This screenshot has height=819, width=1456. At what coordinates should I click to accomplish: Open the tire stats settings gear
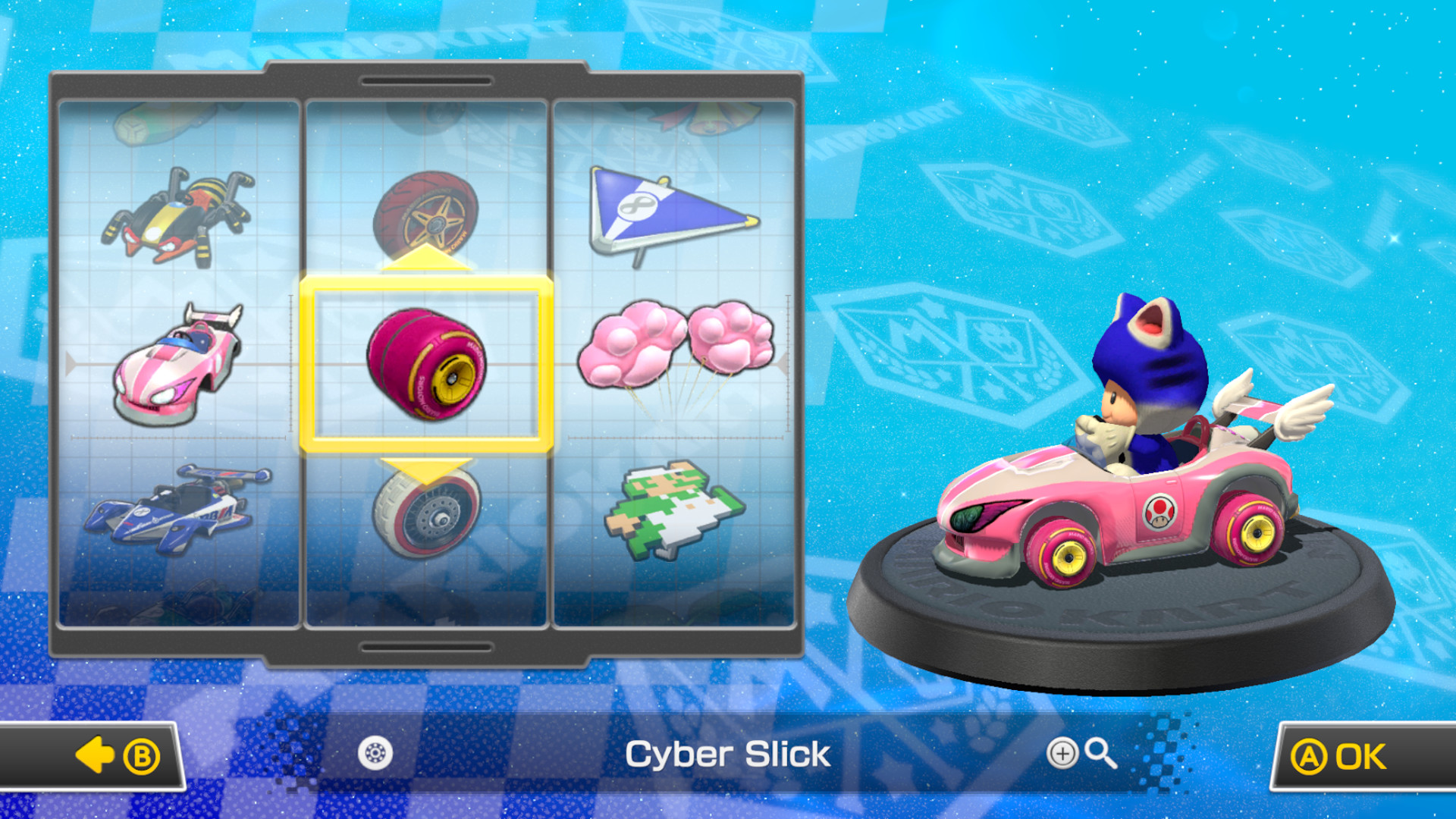(x=374, y=753)
